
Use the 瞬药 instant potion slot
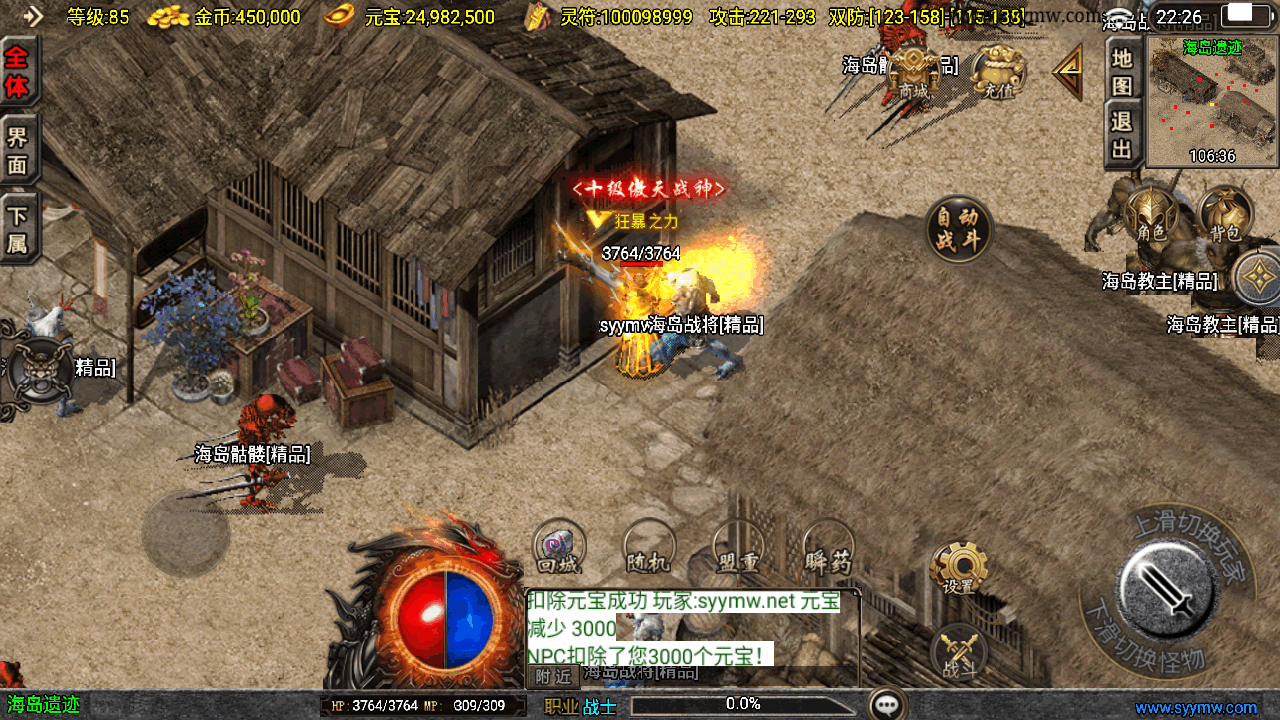pos(828,549)
